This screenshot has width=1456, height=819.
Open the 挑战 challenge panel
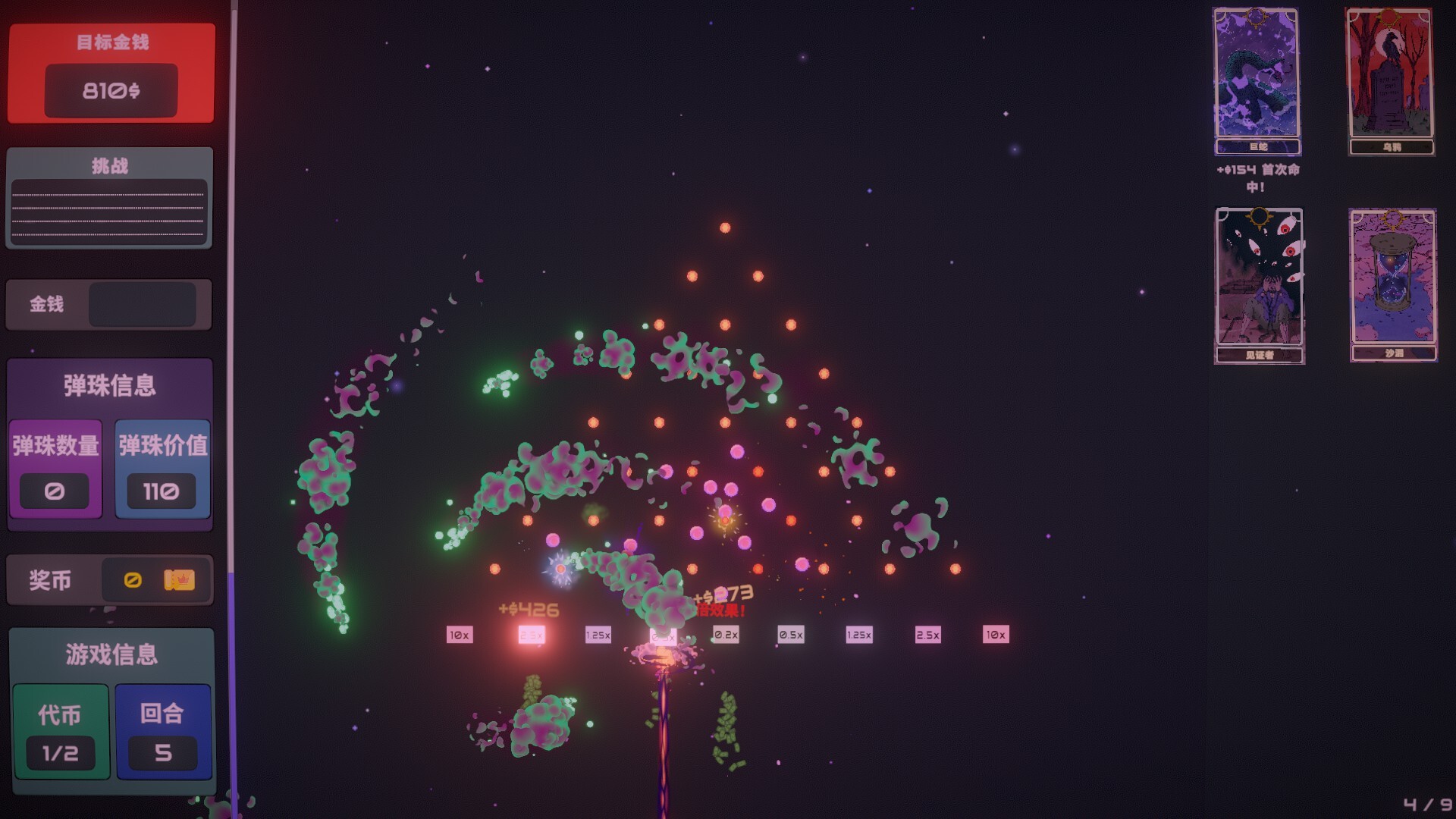pos(109,199)
